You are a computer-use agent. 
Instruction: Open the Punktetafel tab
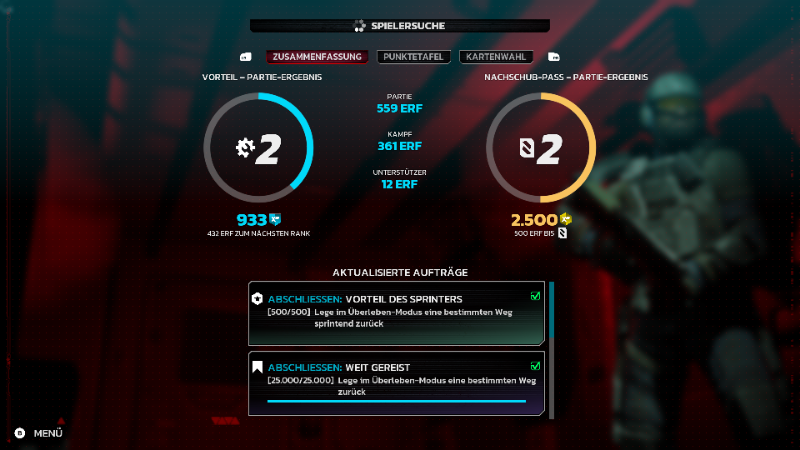click(414, 57)
